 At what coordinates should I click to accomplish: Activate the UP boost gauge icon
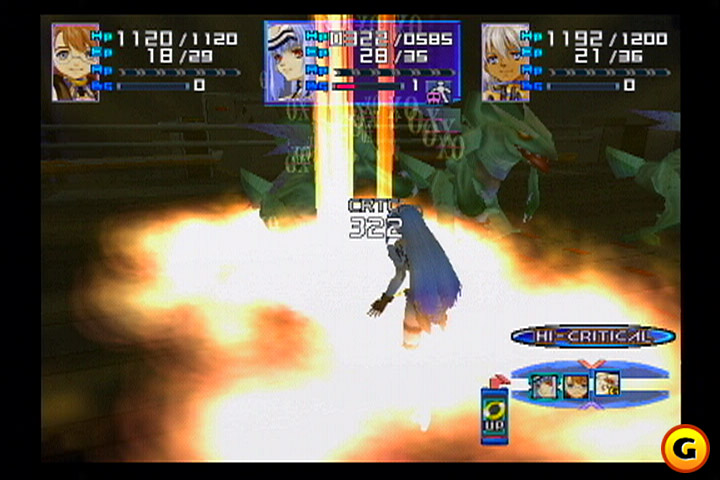(x=493, y=412)
